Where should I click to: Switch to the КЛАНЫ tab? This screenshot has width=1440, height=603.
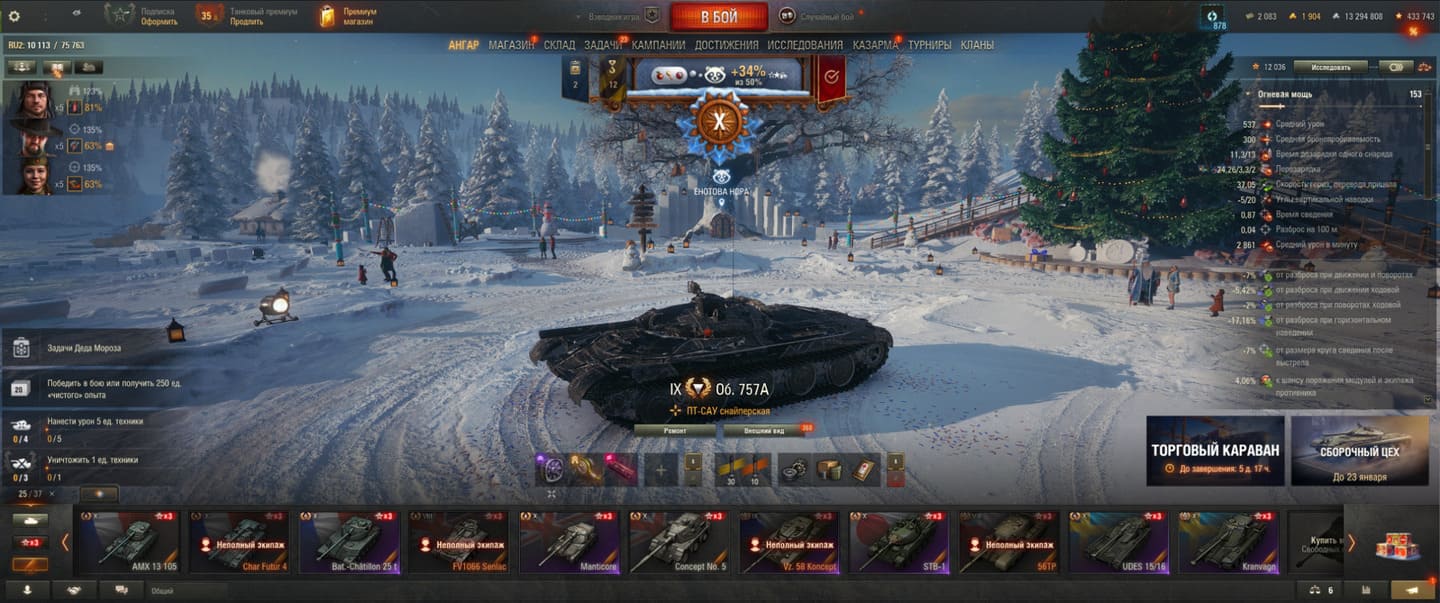pos(977,45)
